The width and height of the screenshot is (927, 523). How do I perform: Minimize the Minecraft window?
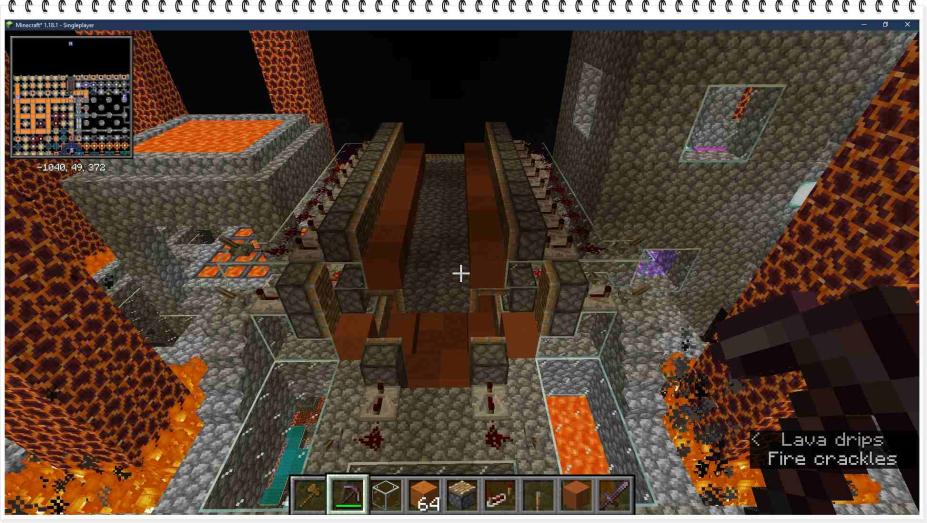pos(863,24)
